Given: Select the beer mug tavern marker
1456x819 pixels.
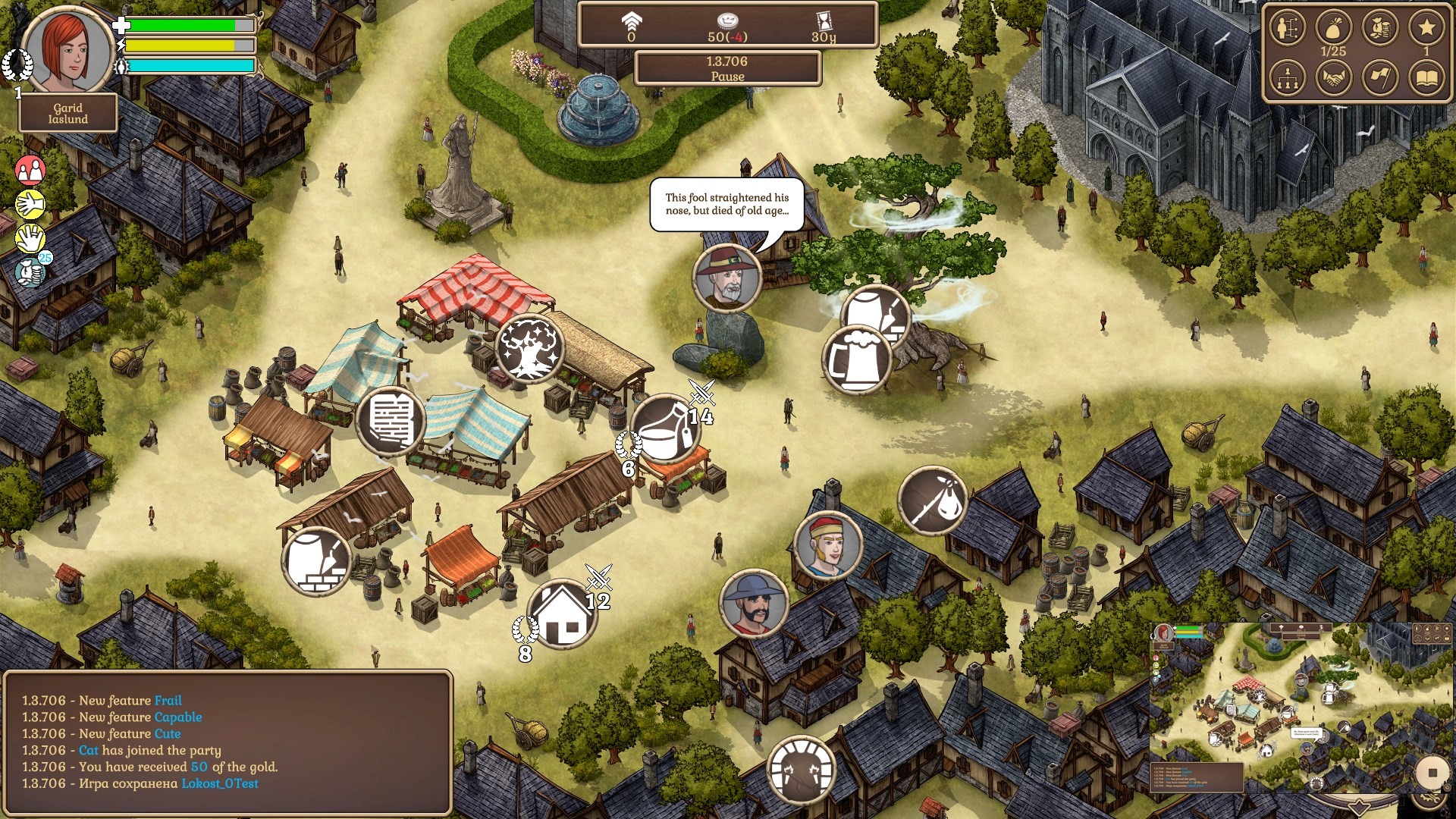Looking at the screenshot, I should pos(858,359).
